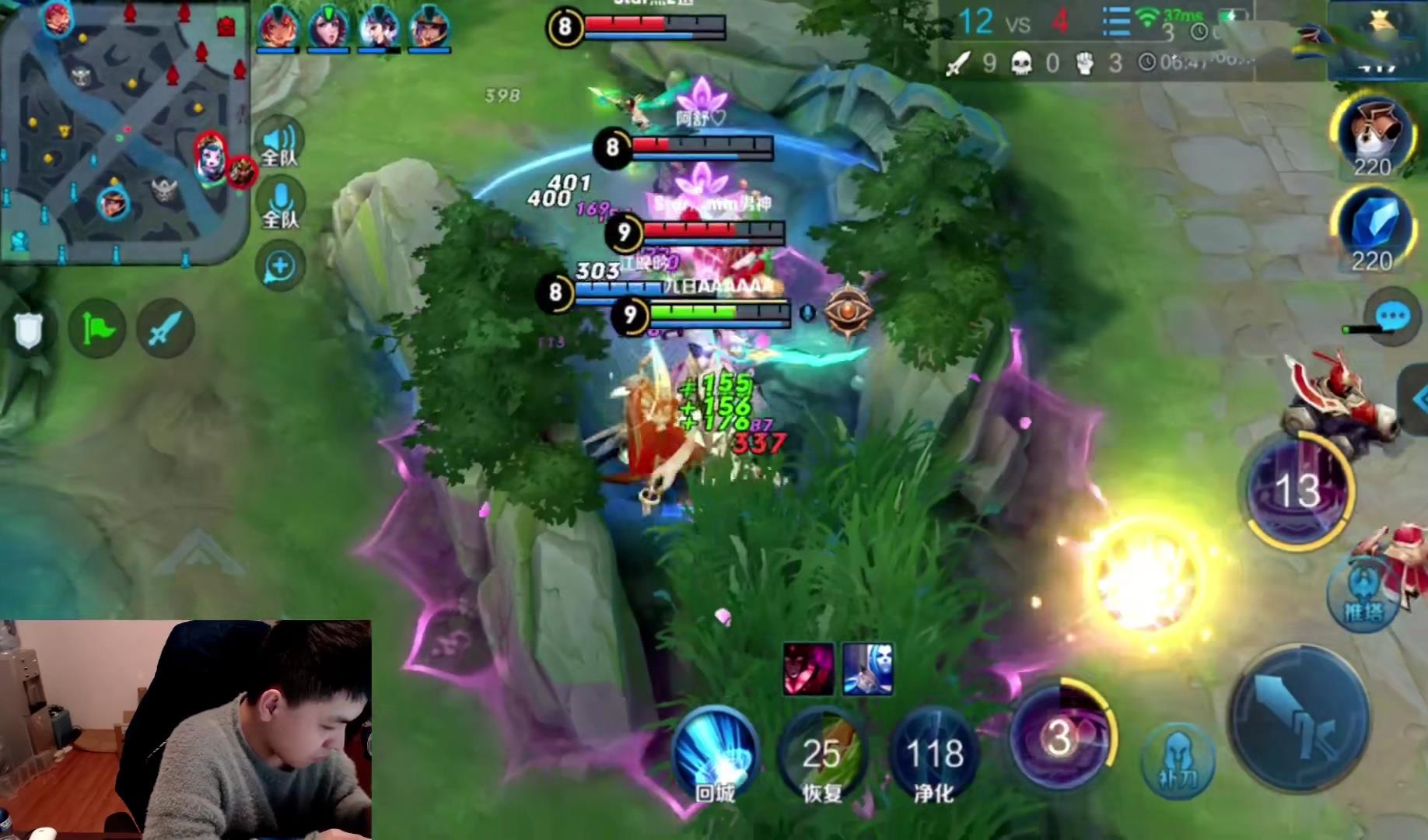Send the shield defend signal
This screenshot has width=1428, height=840.
click(29, 330)
